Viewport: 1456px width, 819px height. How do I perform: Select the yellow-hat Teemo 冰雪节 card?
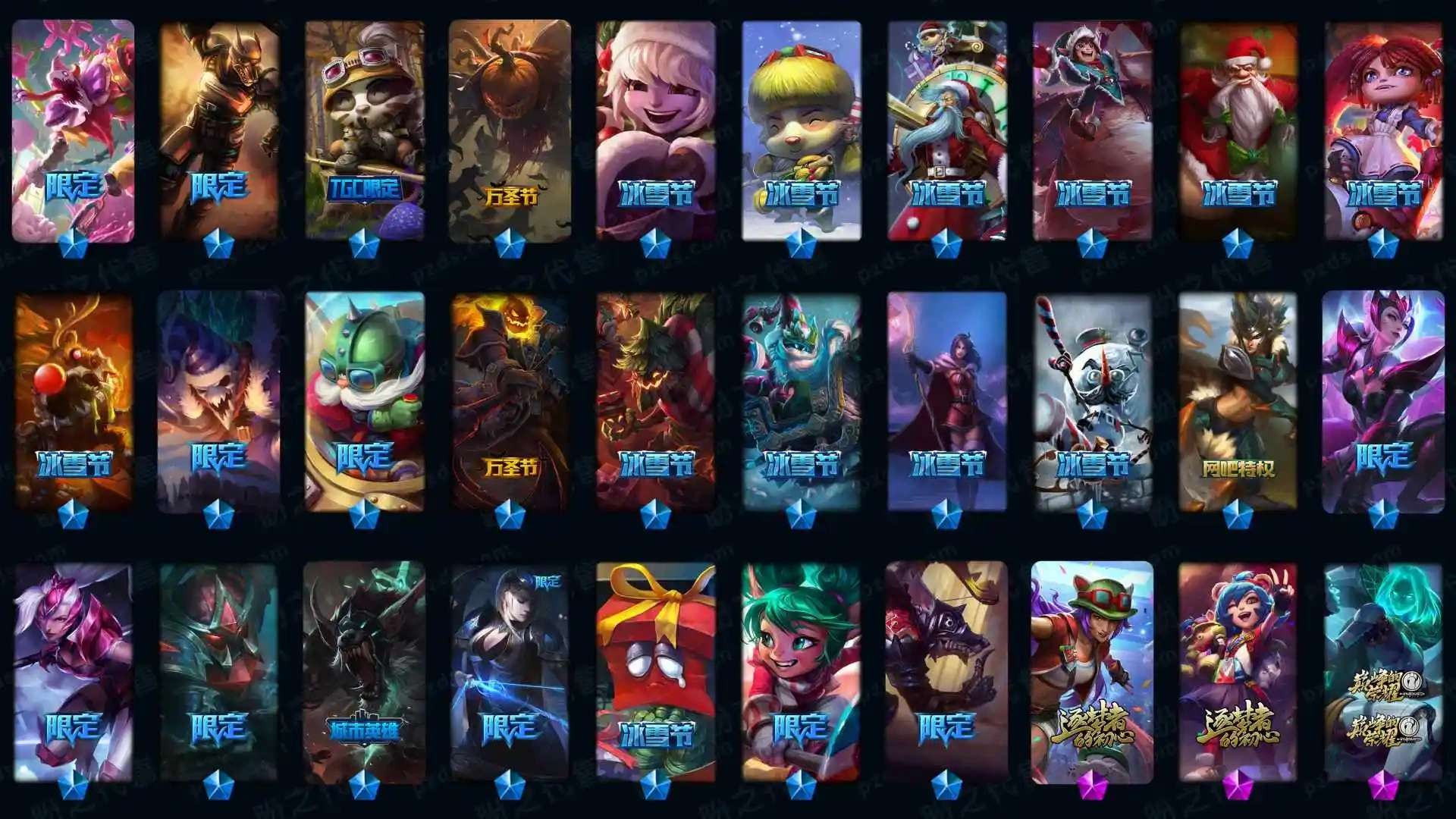(802, 129)
